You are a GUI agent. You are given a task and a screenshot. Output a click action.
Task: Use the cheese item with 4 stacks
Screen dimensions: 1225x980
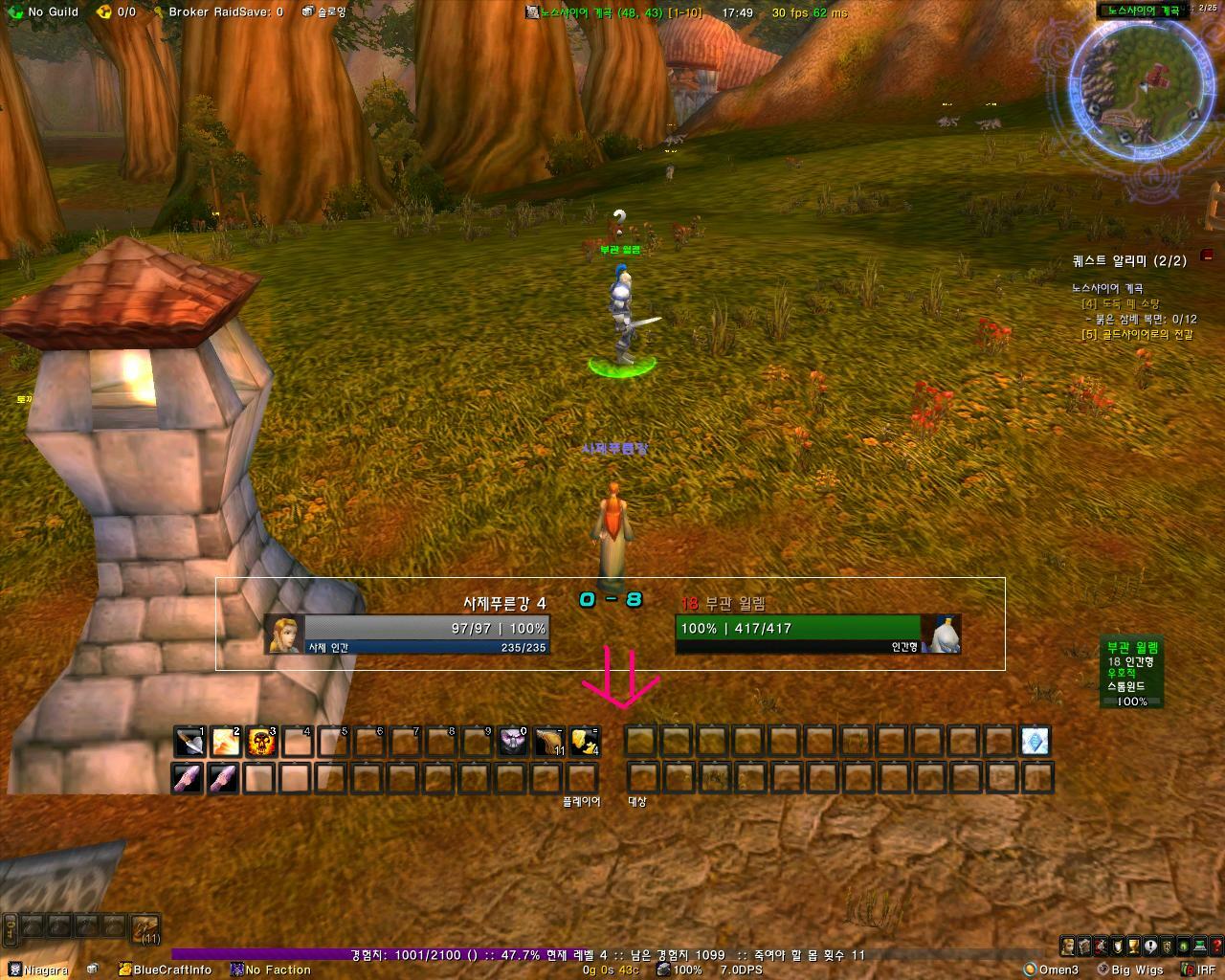coord(585,742)
